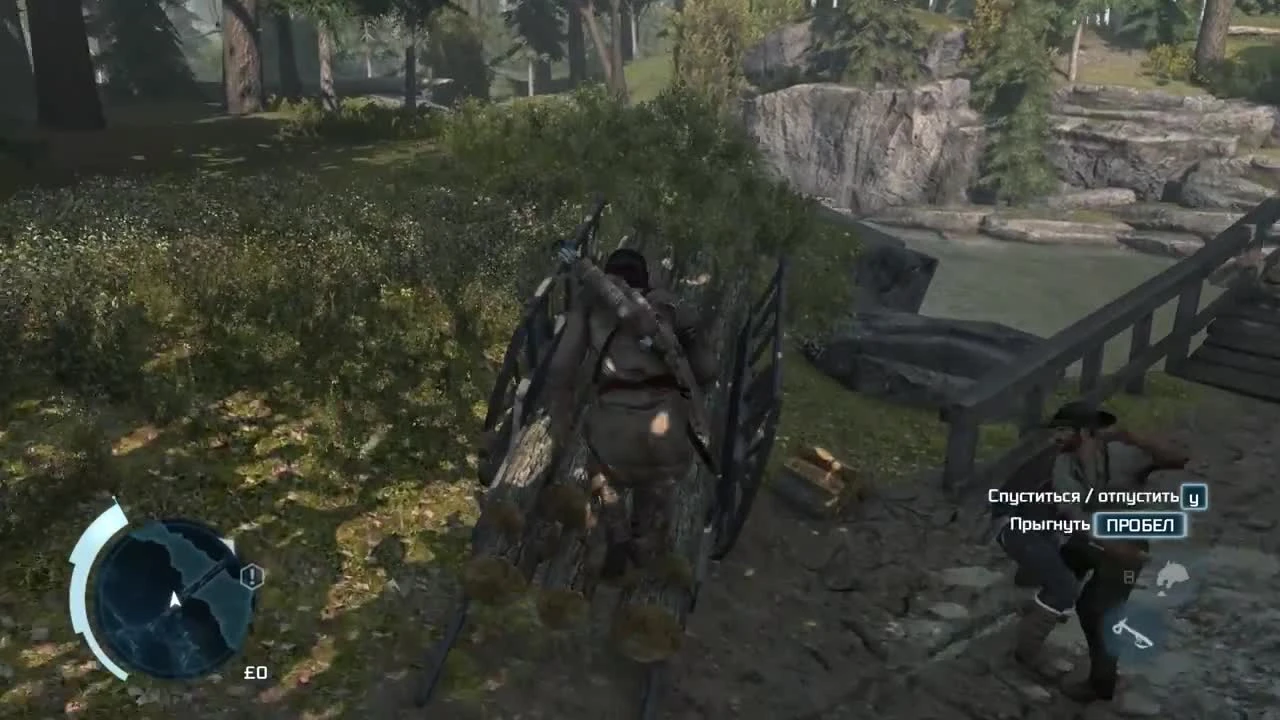The width and height of the screenshot is (1280, 720).
Task: Click the player arrow in the minimap center
Action: [x=175, y=600]
